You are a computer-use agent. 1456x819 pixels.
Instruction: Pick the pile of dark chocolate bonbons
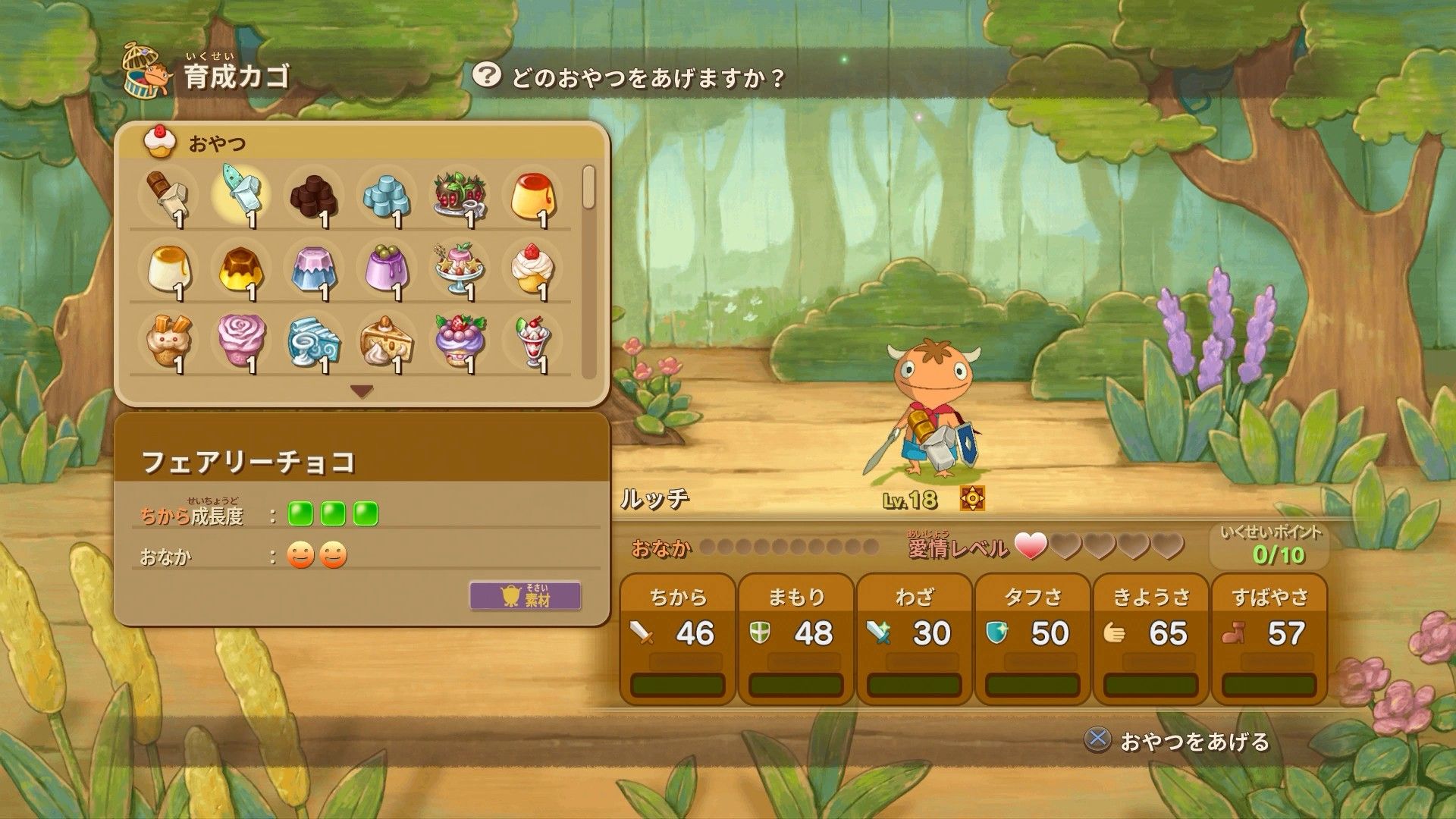(313, 195)
